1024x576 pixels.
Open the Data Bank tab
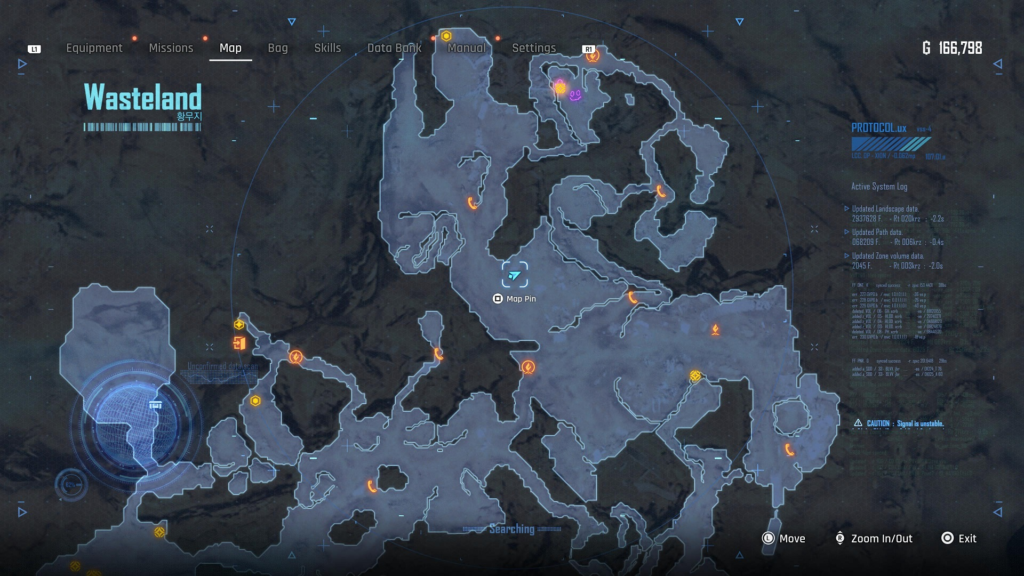(x=394, y=48)
